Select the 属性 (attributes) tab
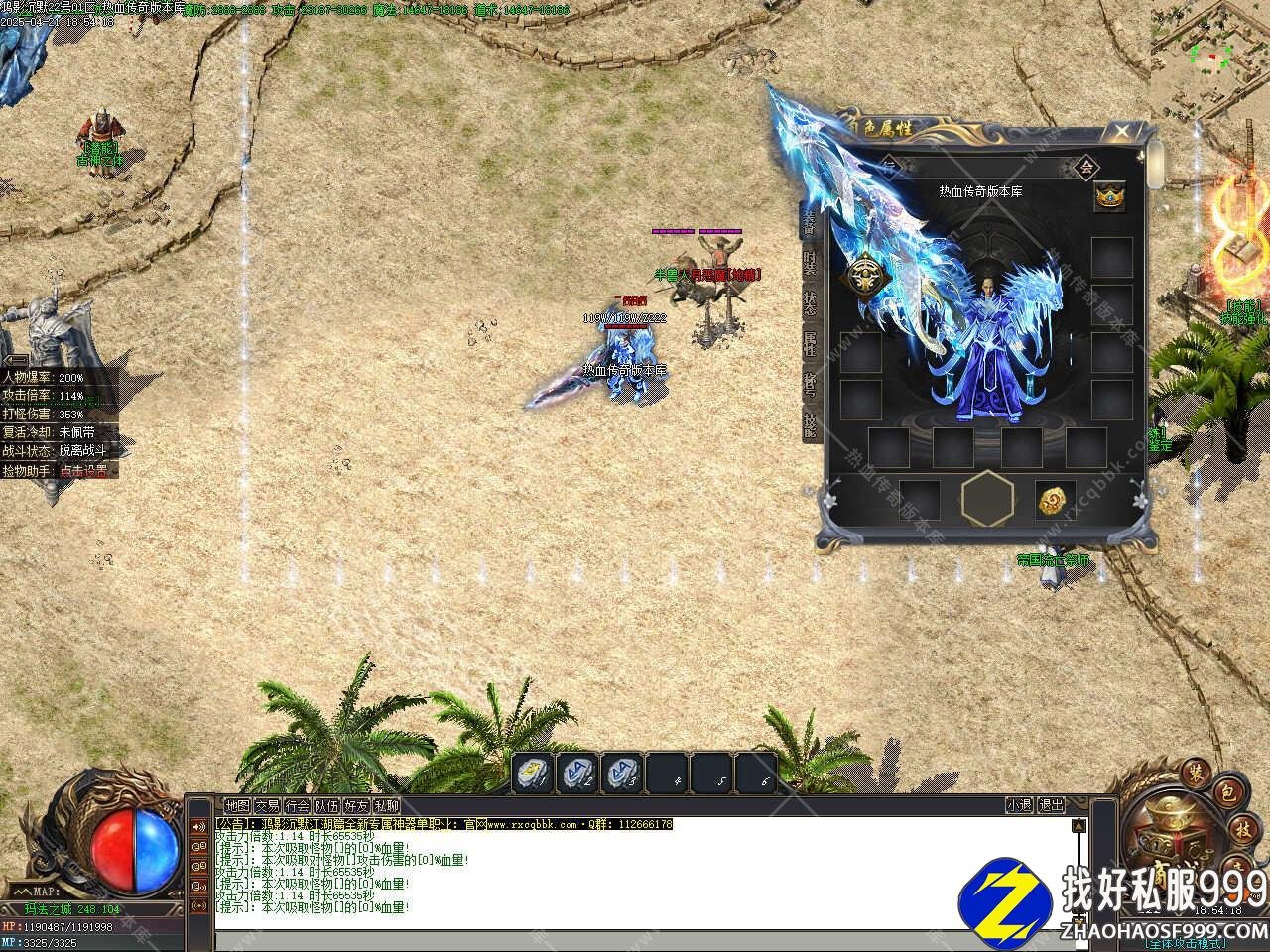Viewport: 1270px width, 952px height. (811, 344)
